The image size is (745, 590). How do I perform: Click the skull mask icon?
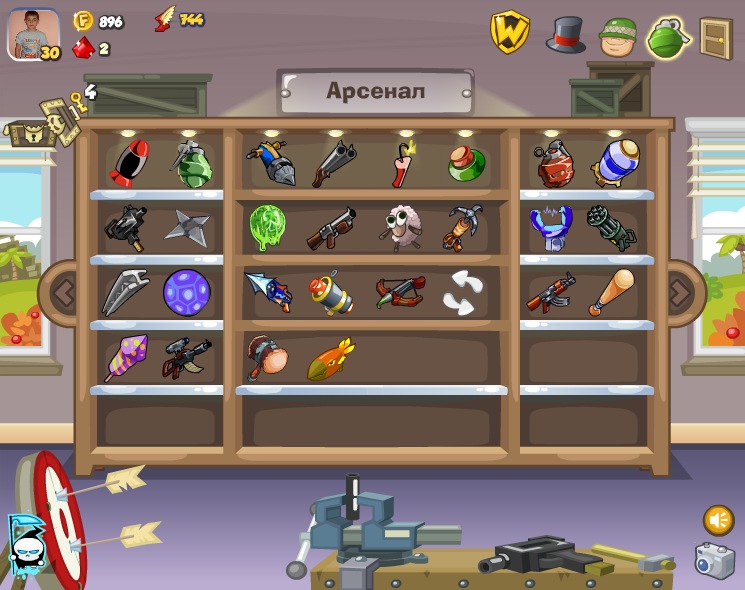pos(24,545)
